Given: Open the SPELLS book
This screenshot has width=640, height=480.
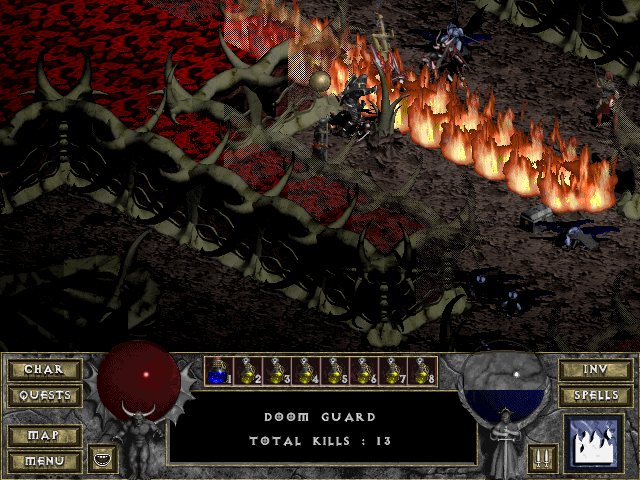Looking at the screenshot, I should click(x=596, y=395).
